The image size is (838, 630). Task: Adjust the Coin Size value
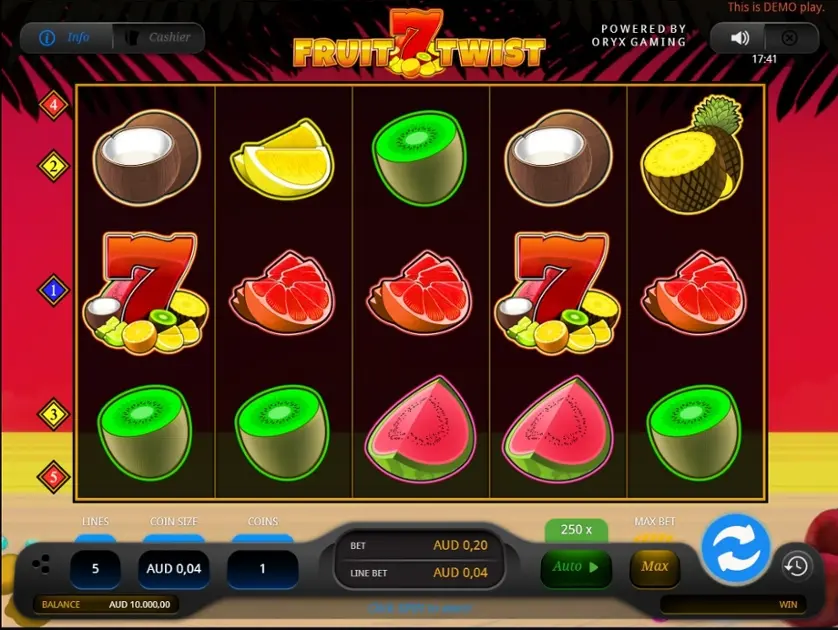(x=174, y=569)
